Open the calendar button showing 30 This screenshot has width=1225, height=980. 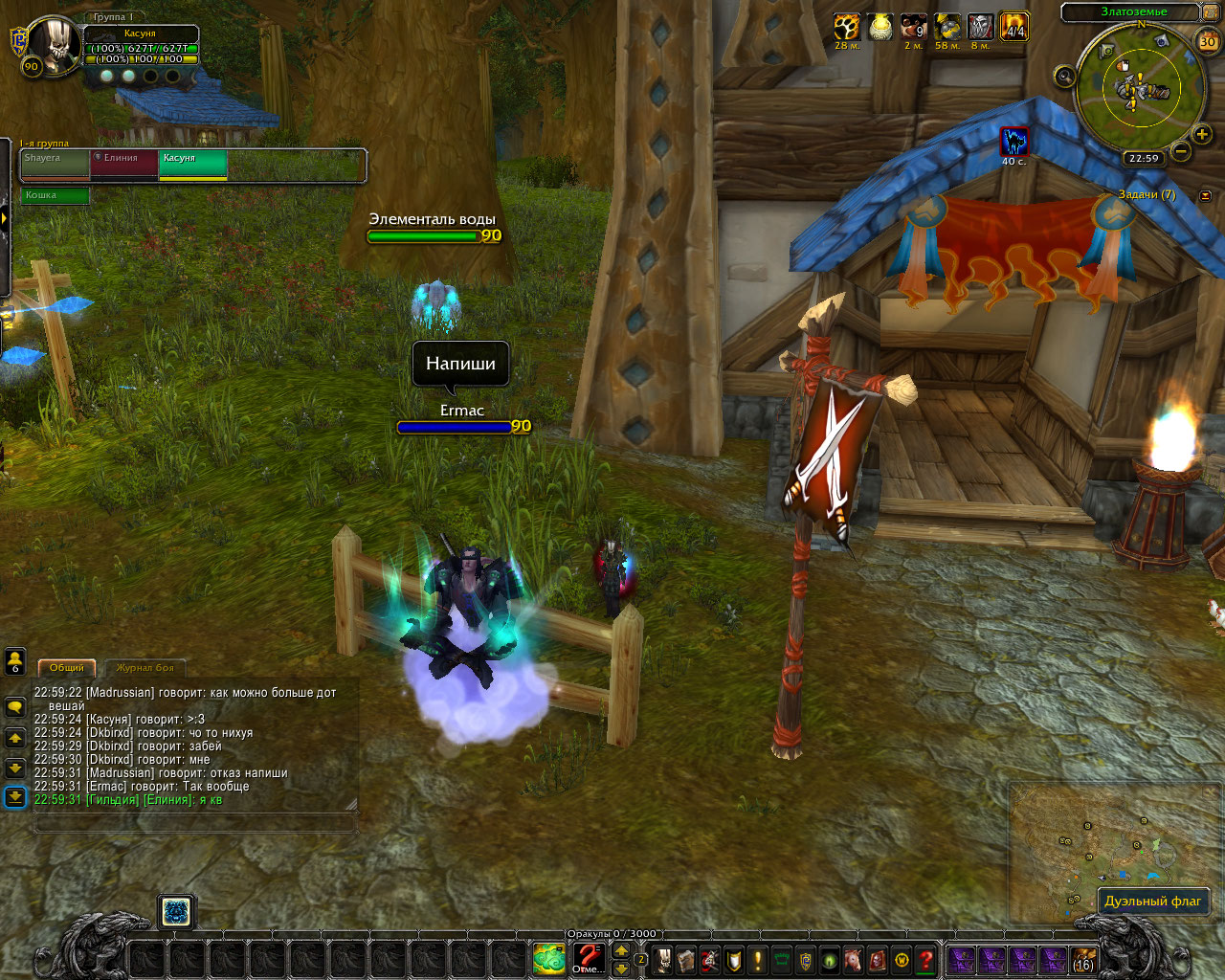click(1208, 41)
